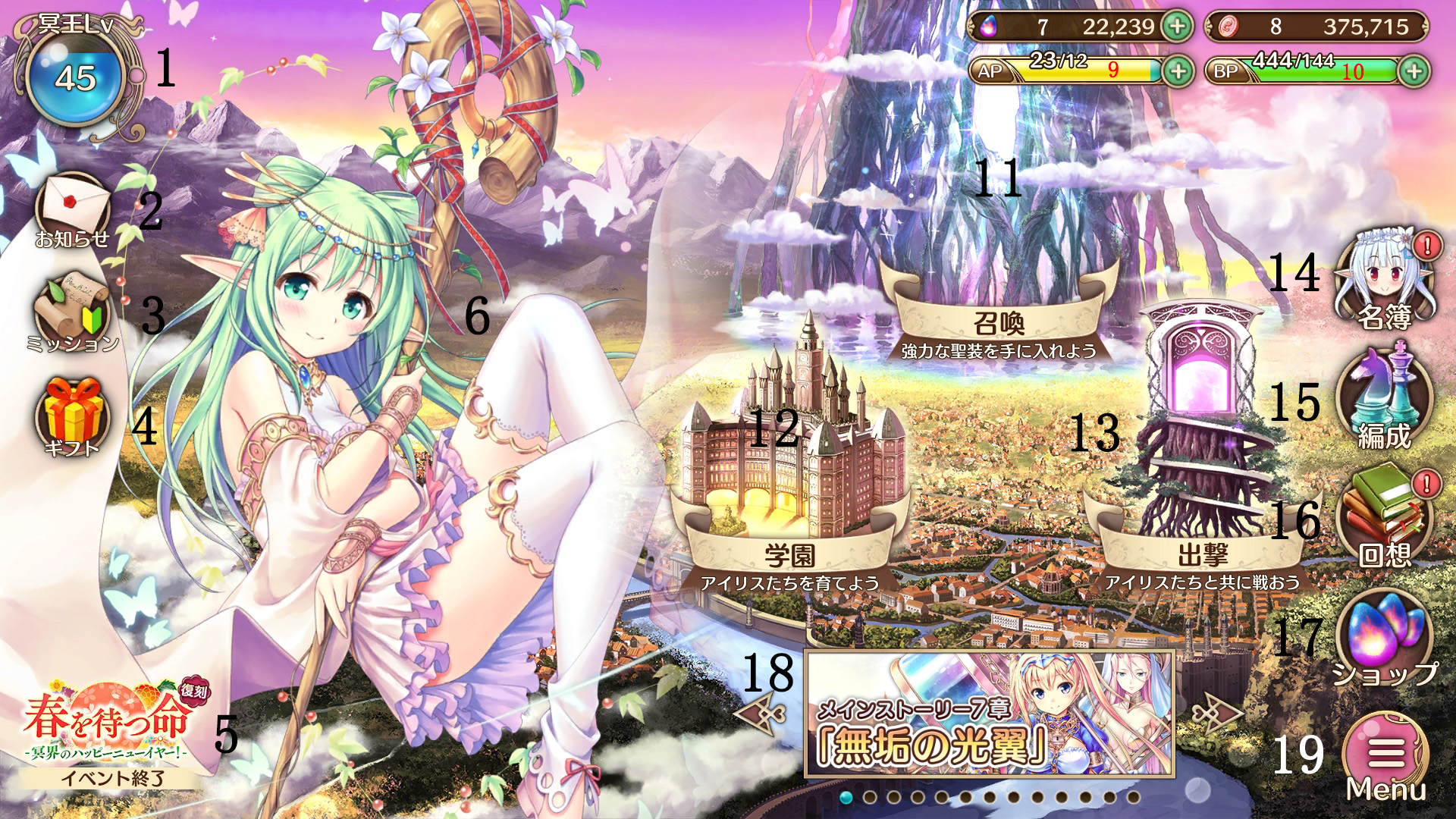The height and width of the screenshot is (819, 1456).
Task: Open the 無垢の光翼 main story banner
Action: 990,714
